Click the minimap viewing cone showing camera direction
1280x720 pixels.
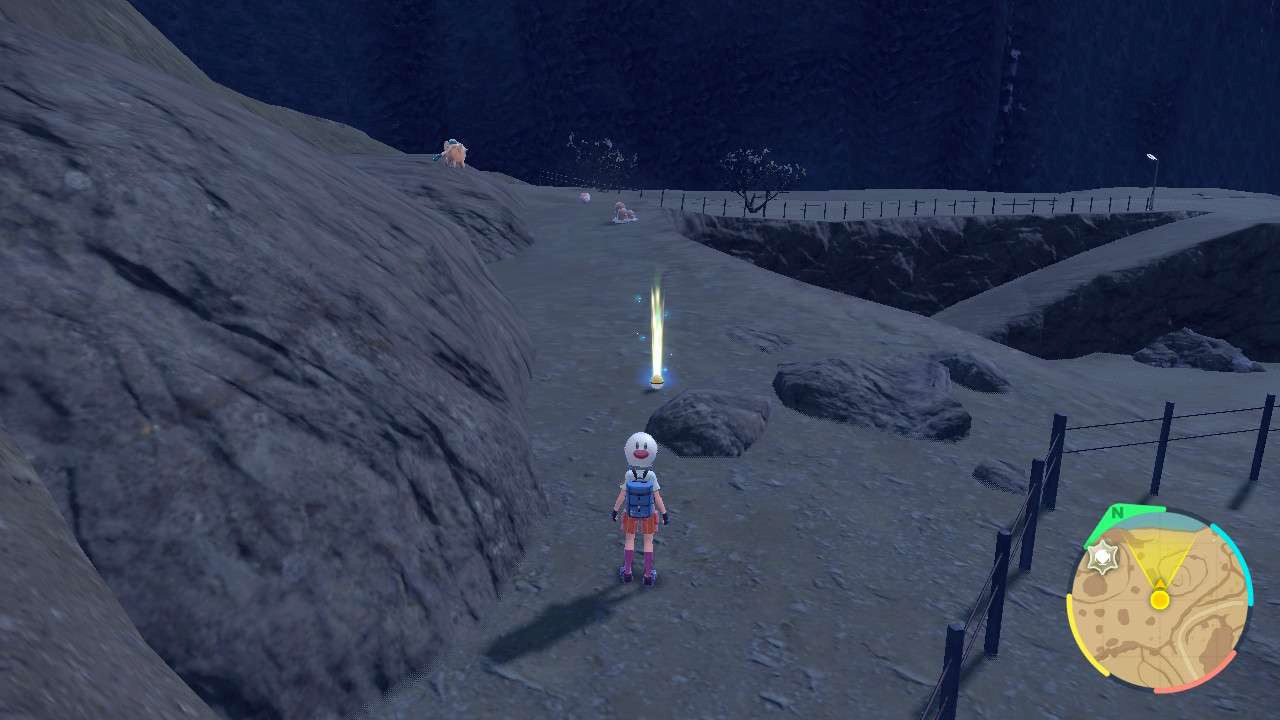point(1160,555)
